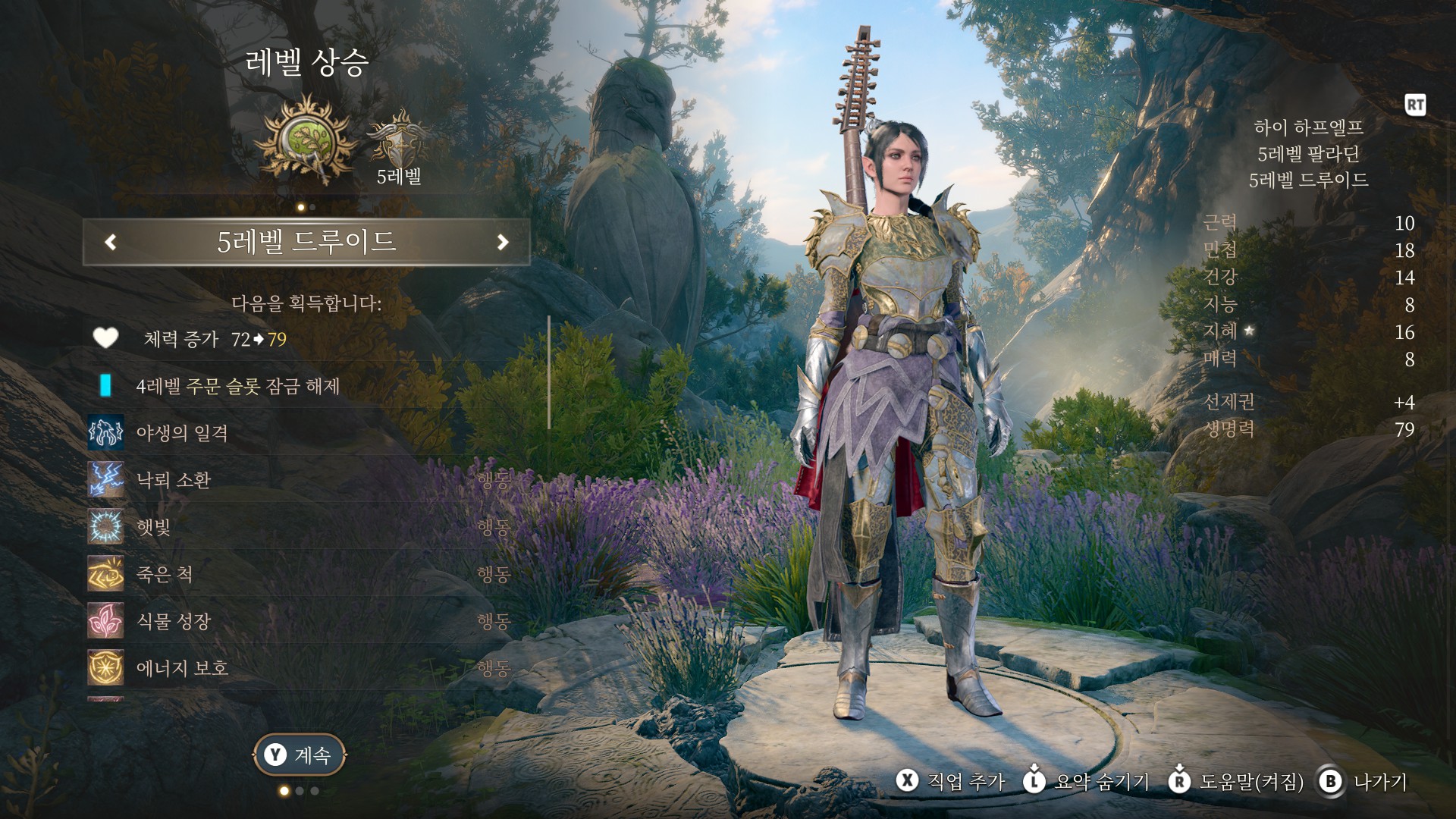
Task: Click the 계속 continue button
Action: pyautogui.click(x=300, y=755)
